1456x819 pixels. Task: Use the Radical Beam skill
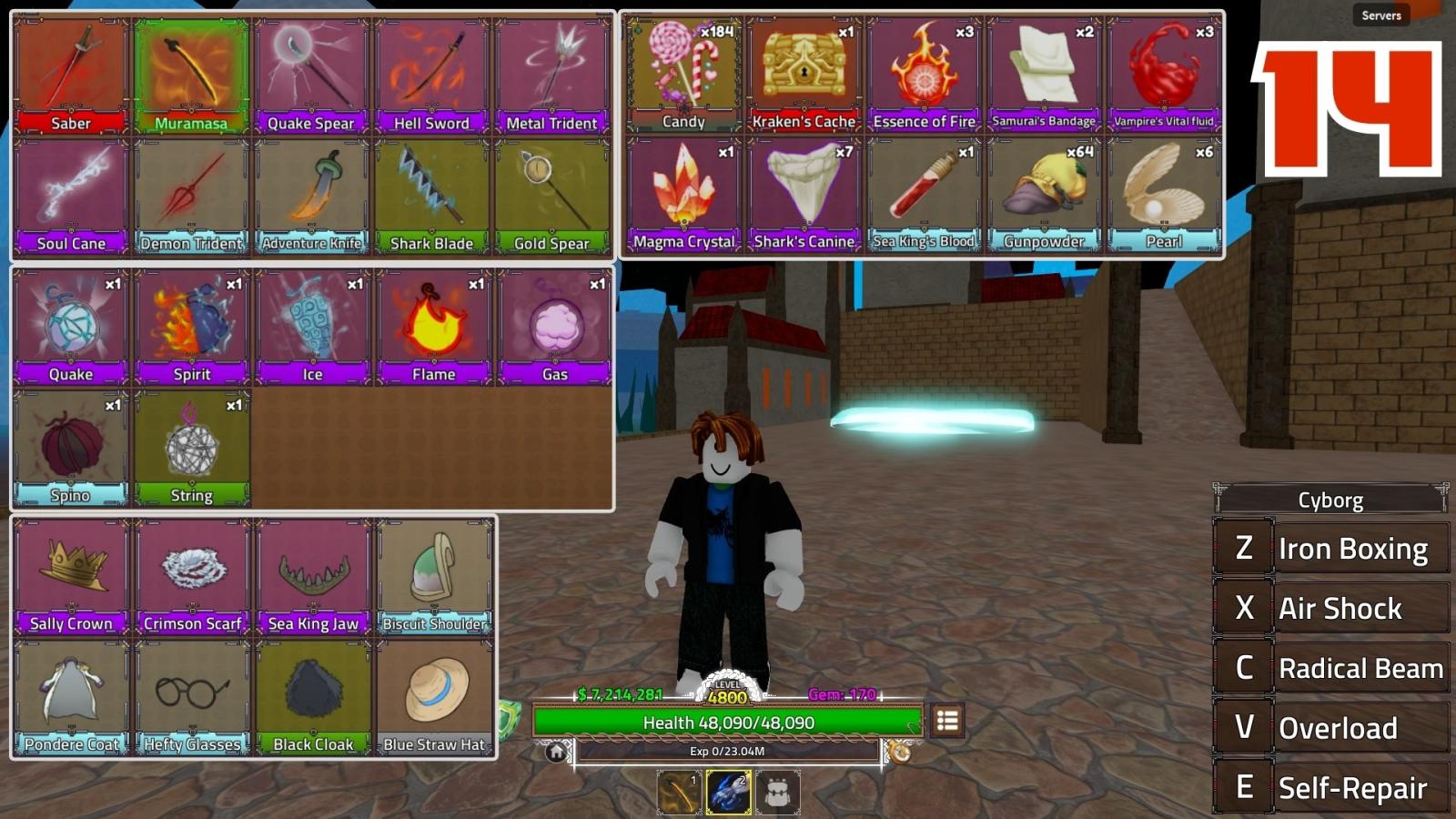(x=1331, y=668)
